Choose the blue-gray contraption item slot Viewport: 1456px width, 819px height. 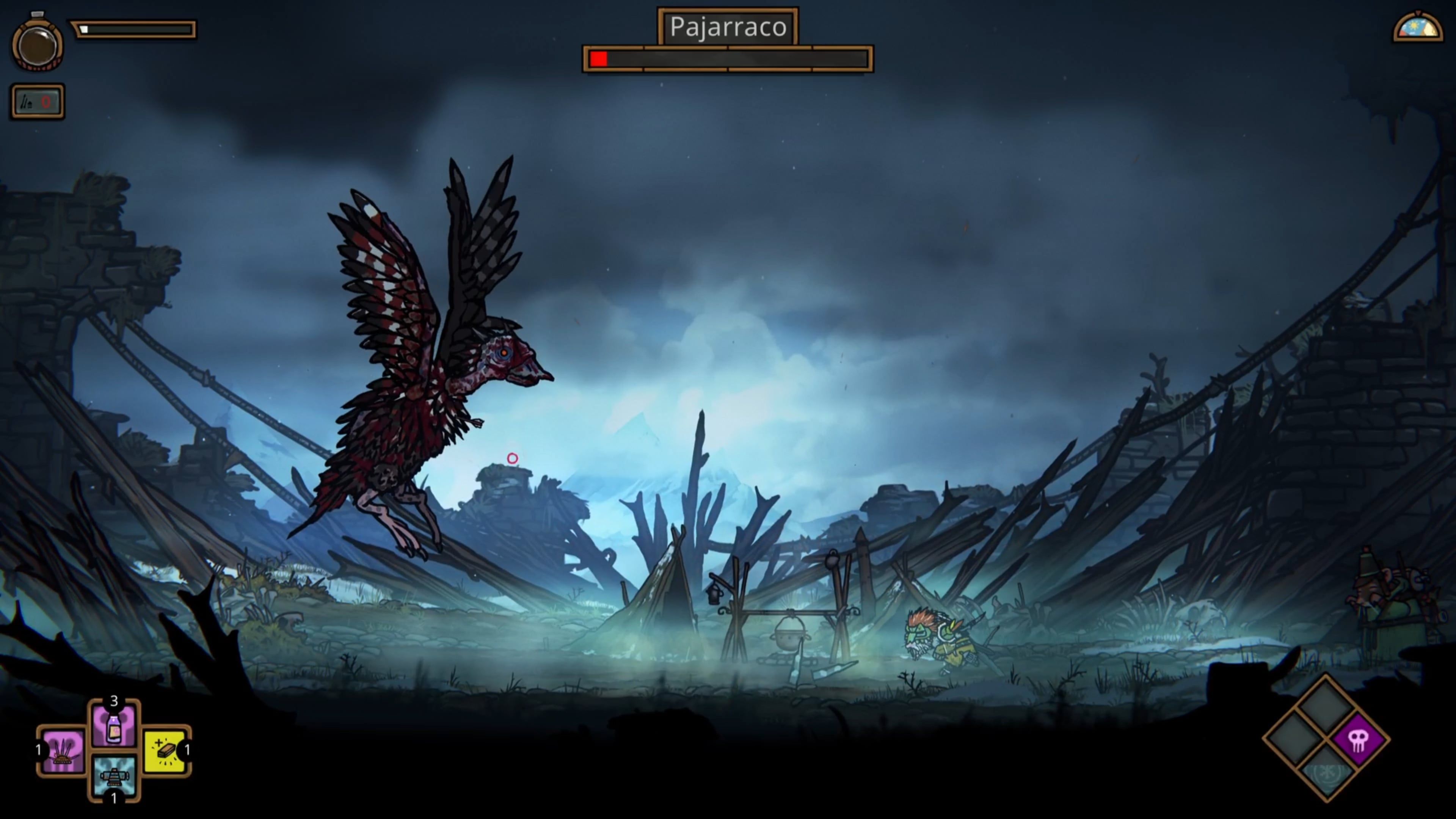[114, 776]
